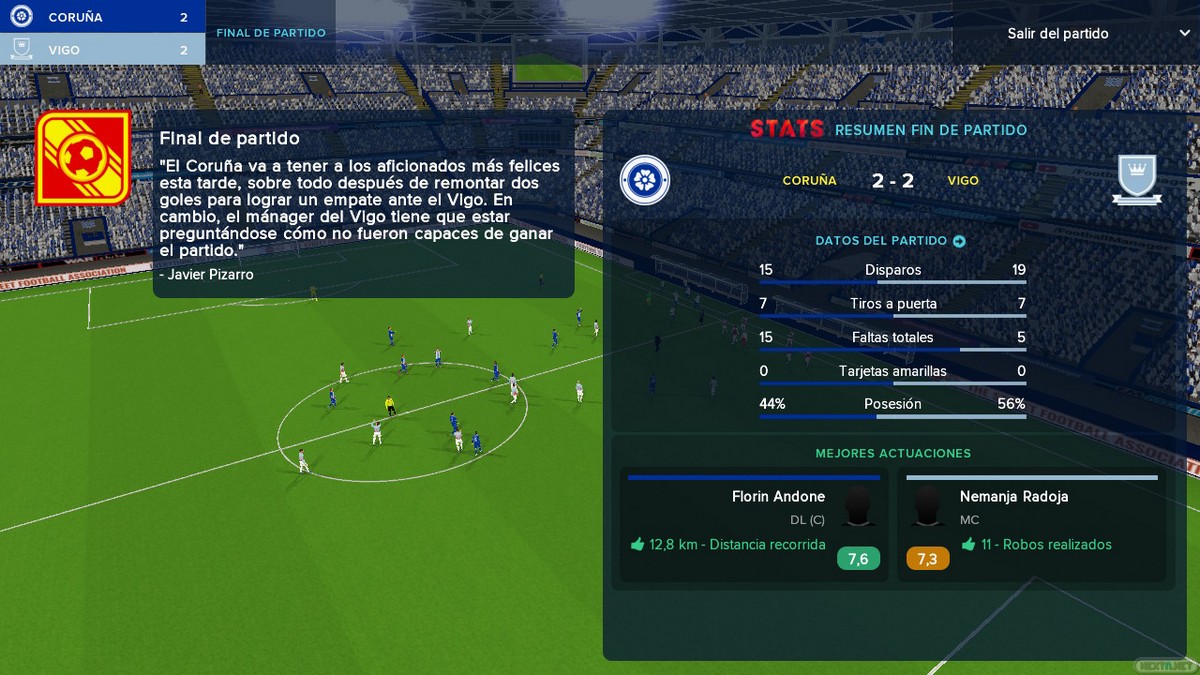Open Datos del partido details
Viewport: 1200px width, 675px height.
(890, 241)
